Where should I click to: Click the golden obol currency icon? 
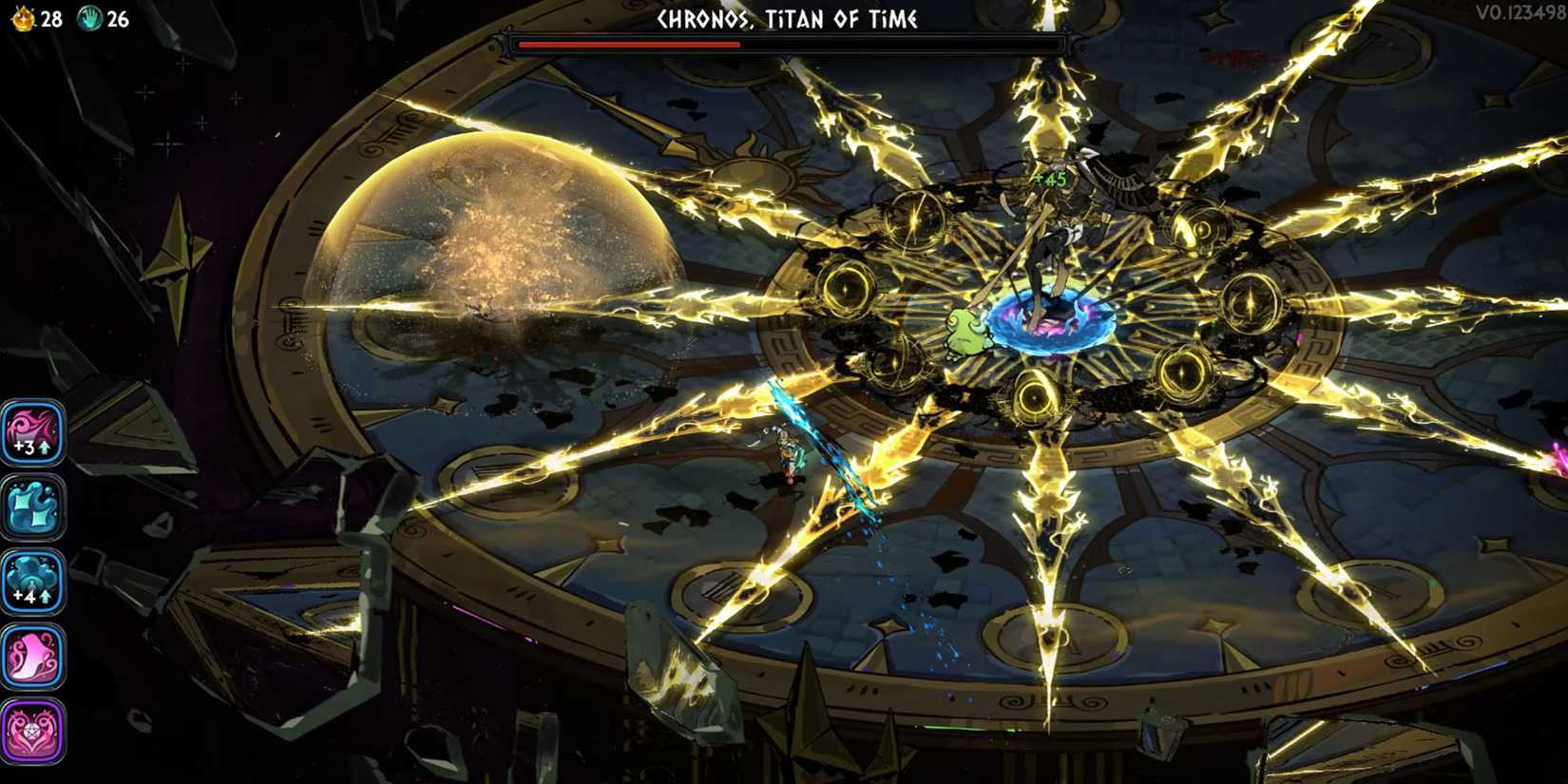coord(24,16)
